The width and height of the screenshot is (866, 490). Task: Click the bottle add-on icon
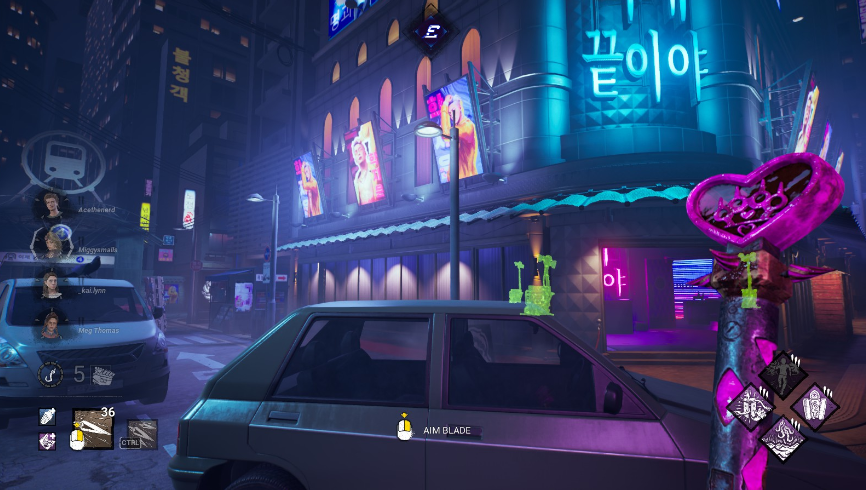coord(47,416)
